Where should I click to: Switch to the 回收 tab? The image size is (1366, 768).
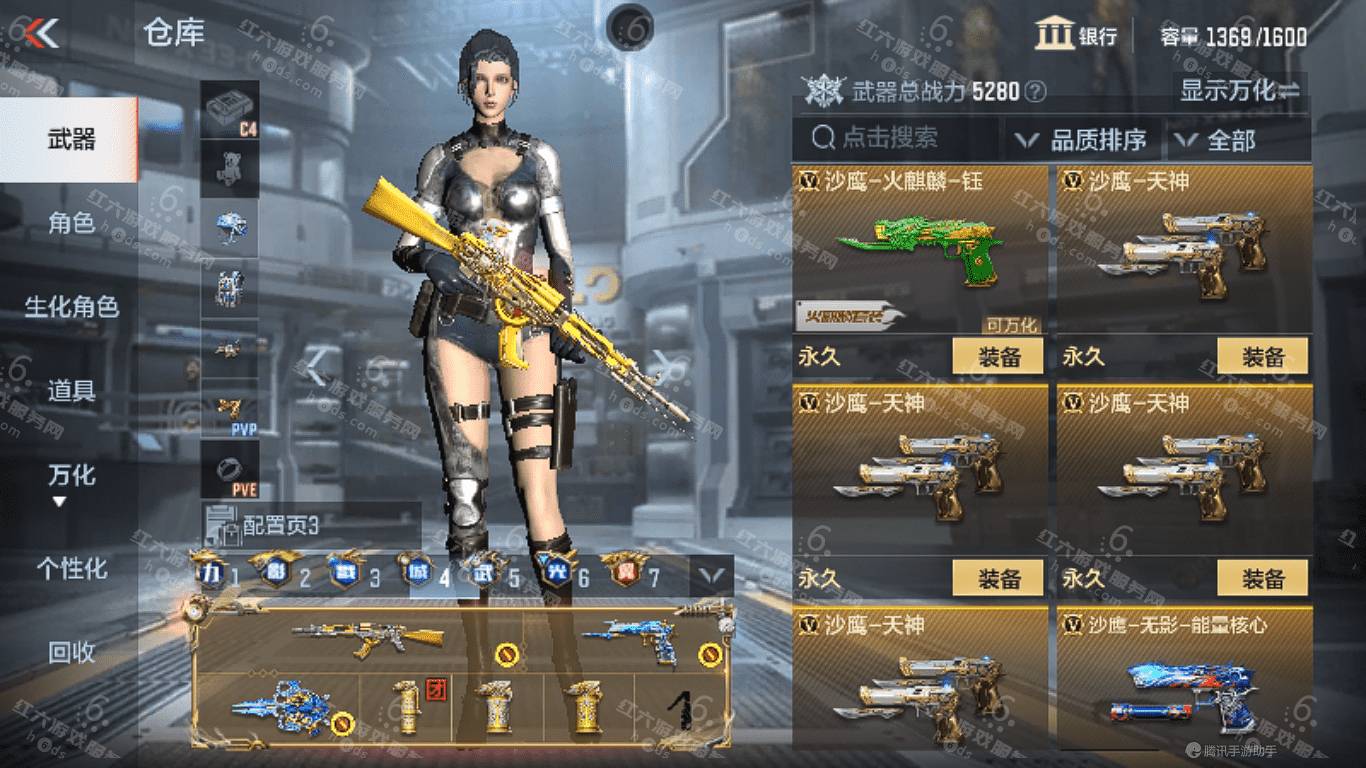71,652
